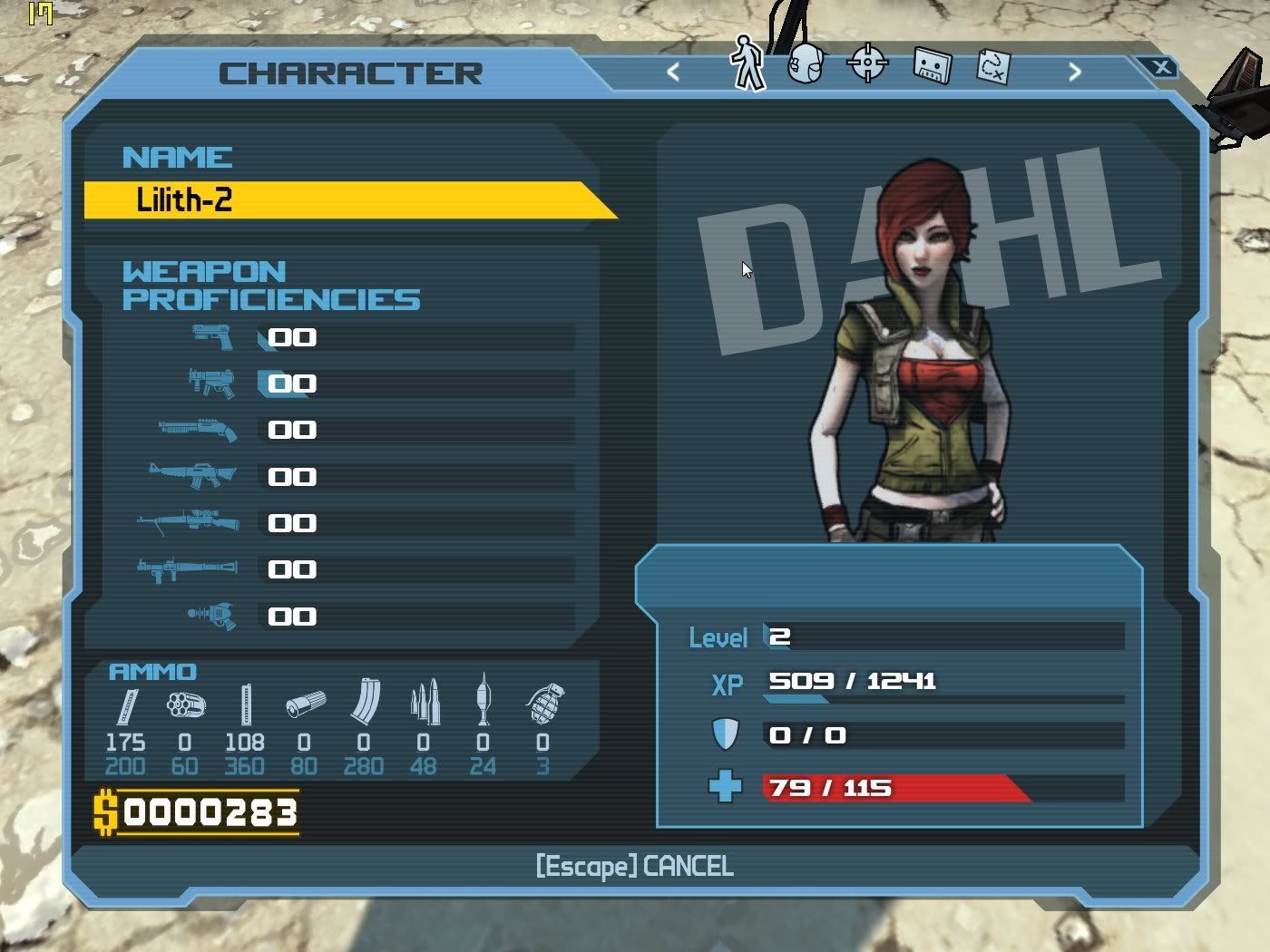Viewport: 1270px width, 952px height.
Task: Show the folded map tab
Action: [x=992, y=66]
